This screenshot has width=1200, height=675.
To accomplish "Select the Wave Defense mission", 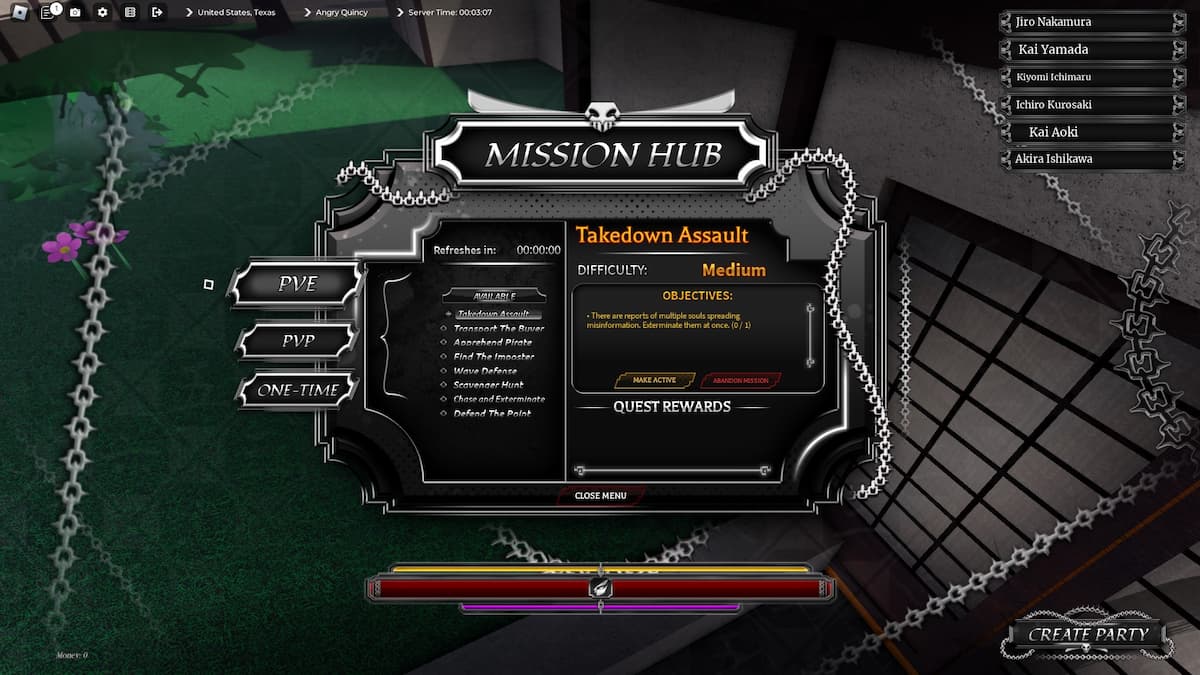I will [485, 371].
